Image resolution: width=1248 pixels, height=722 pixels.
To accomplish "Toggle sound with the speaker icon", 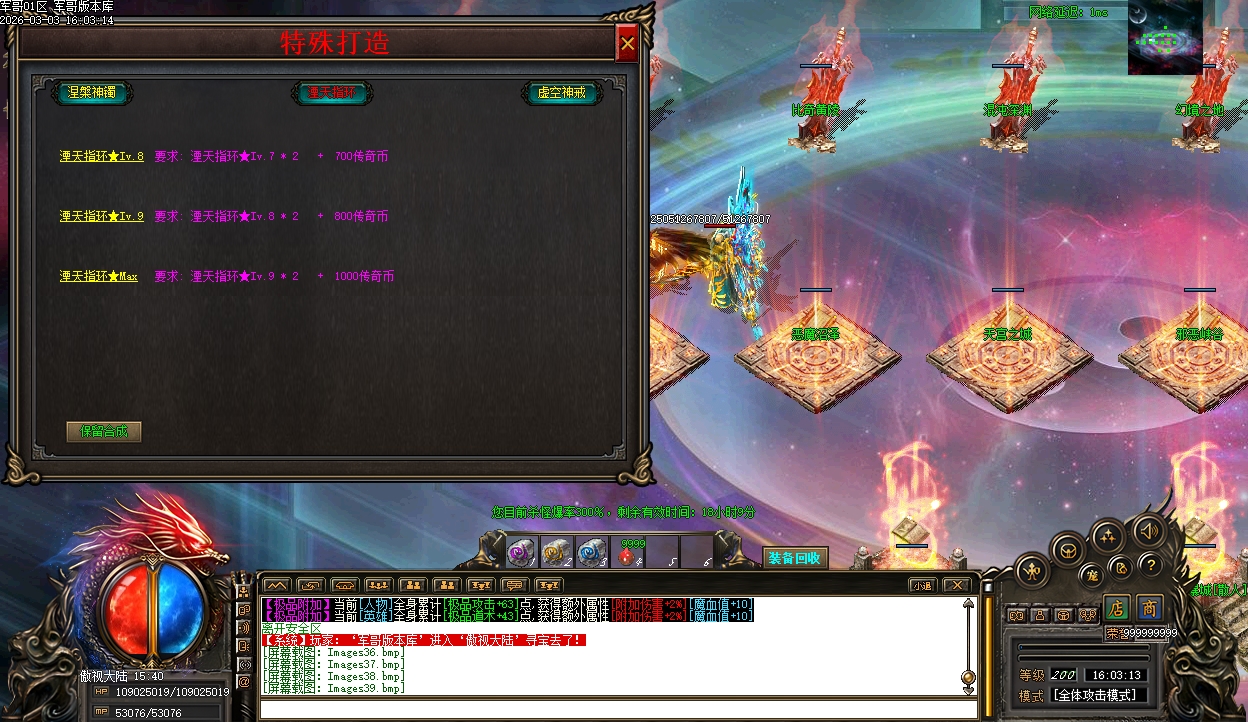I will point(1147,530).
